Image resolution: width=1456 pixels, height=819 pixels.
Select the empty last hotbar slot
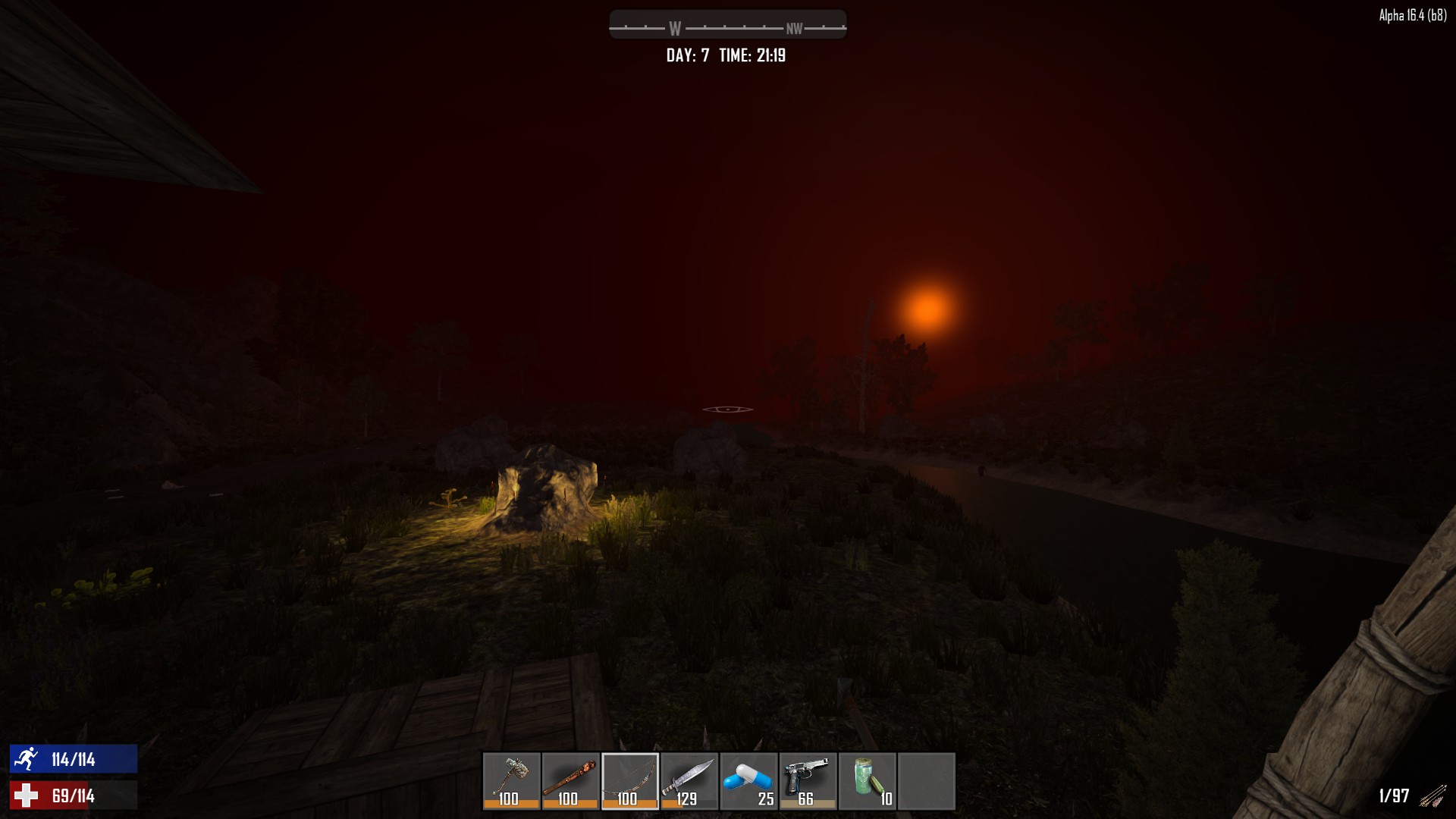click(x=926, y=780)
